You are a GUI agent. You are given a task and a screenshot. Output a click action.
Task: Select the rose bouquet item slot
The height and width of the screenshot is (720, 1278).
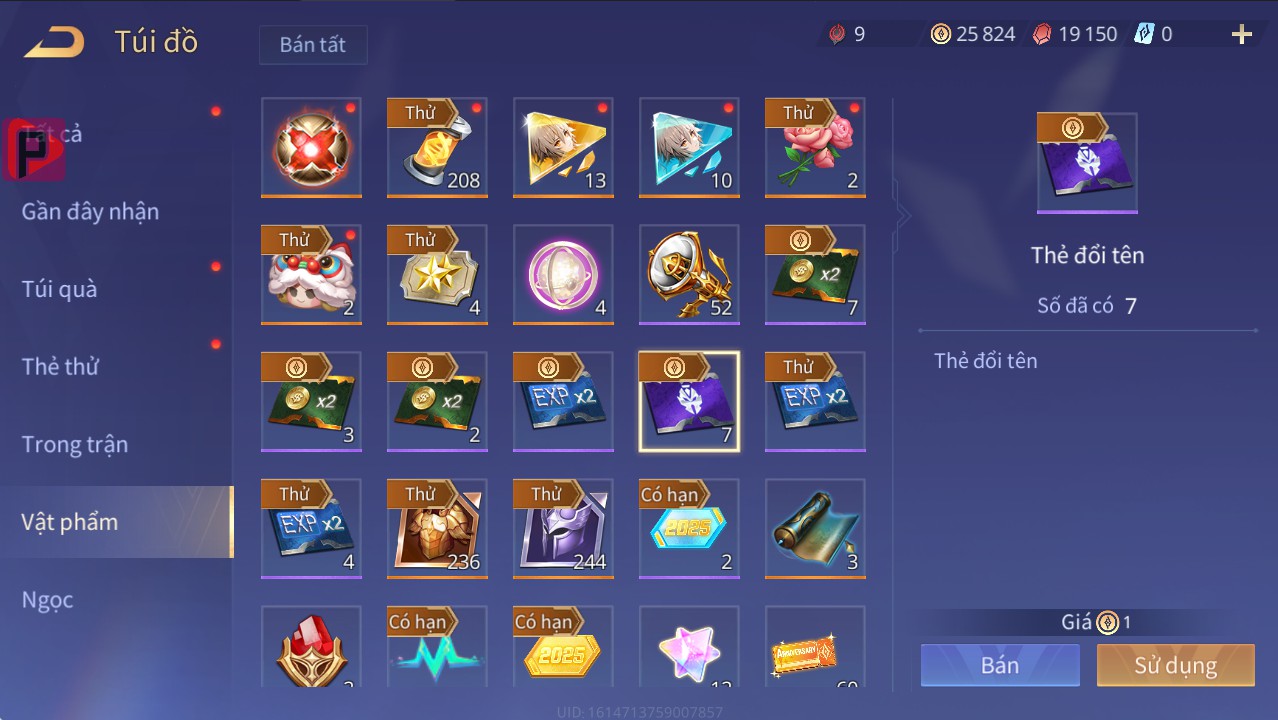coord(815,148)
